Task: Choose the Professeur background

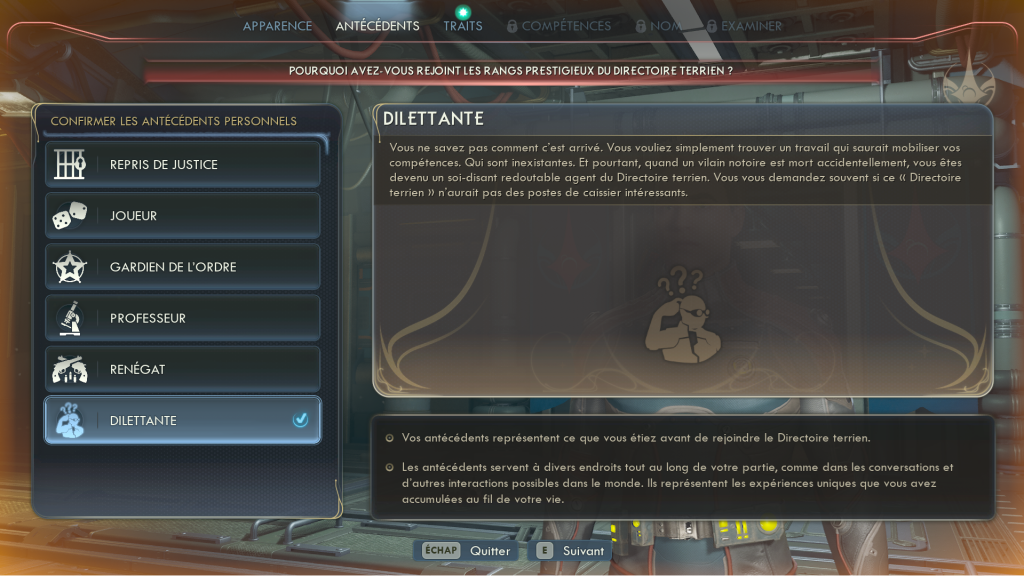Action: pyautogui.click(x=183, y=318)
